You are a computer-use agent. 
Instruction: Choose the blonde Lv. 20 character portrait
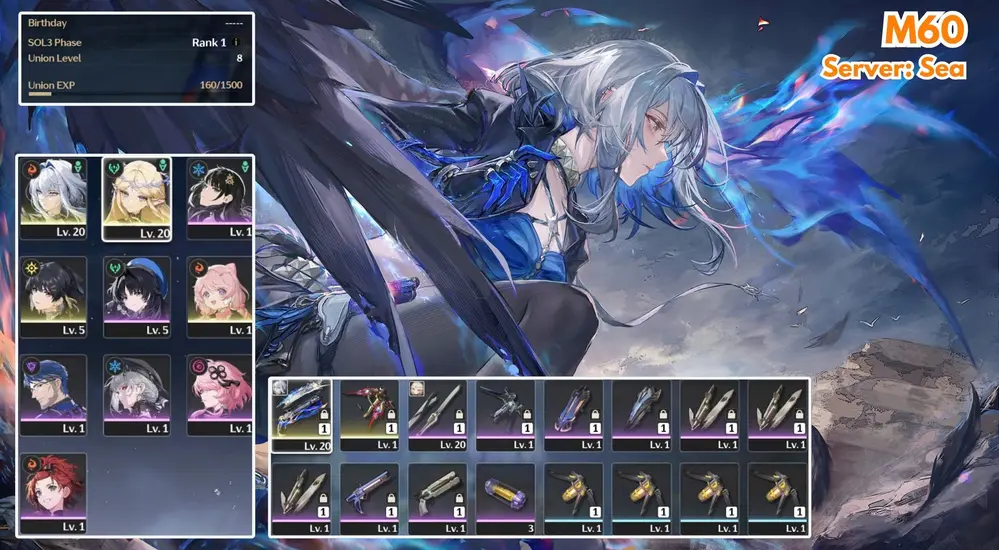(x=136, y=195)
